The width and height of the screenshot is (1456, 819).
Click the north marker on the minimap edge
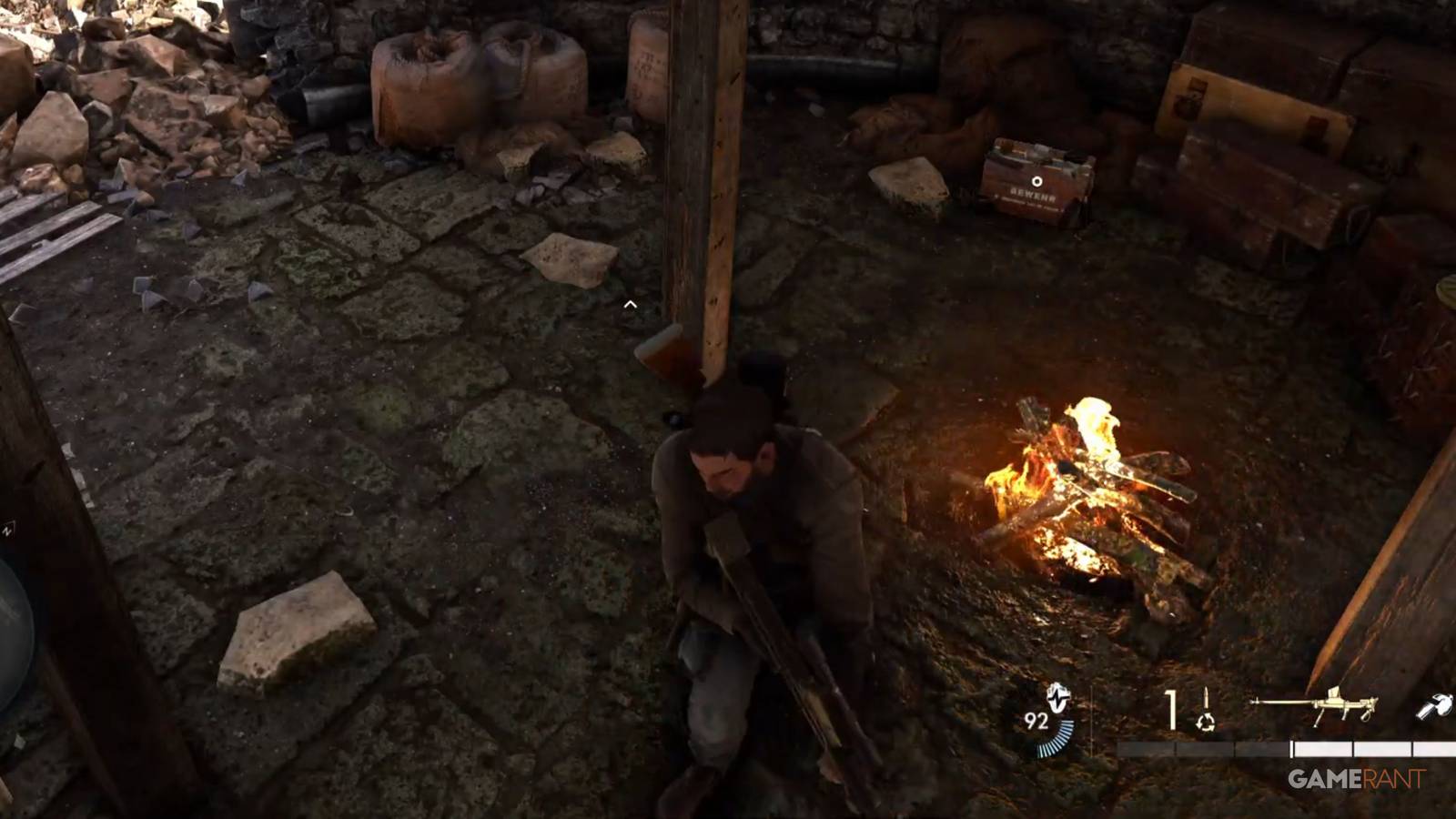click(9, 530)
